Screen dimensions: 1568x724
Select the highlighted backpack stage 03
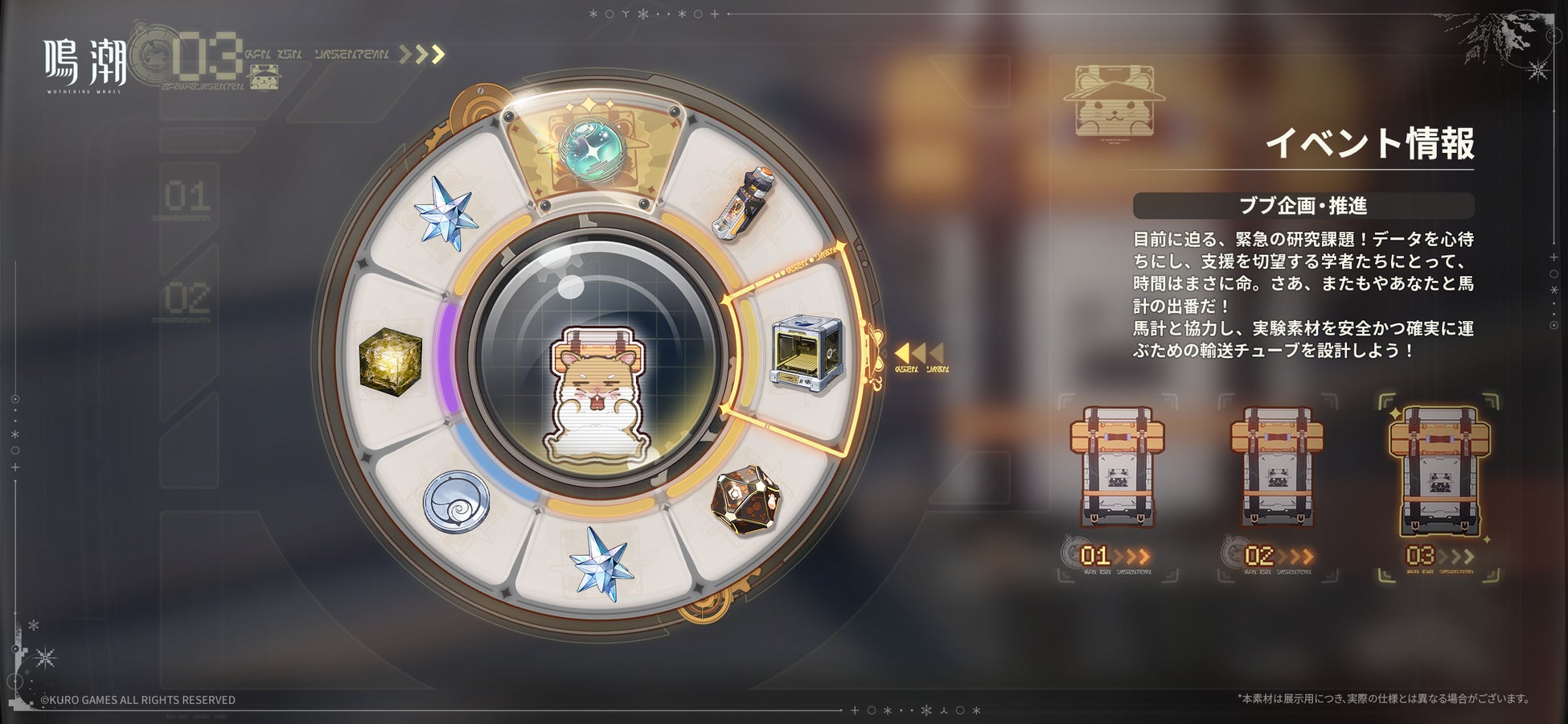tap(1438, 471)
